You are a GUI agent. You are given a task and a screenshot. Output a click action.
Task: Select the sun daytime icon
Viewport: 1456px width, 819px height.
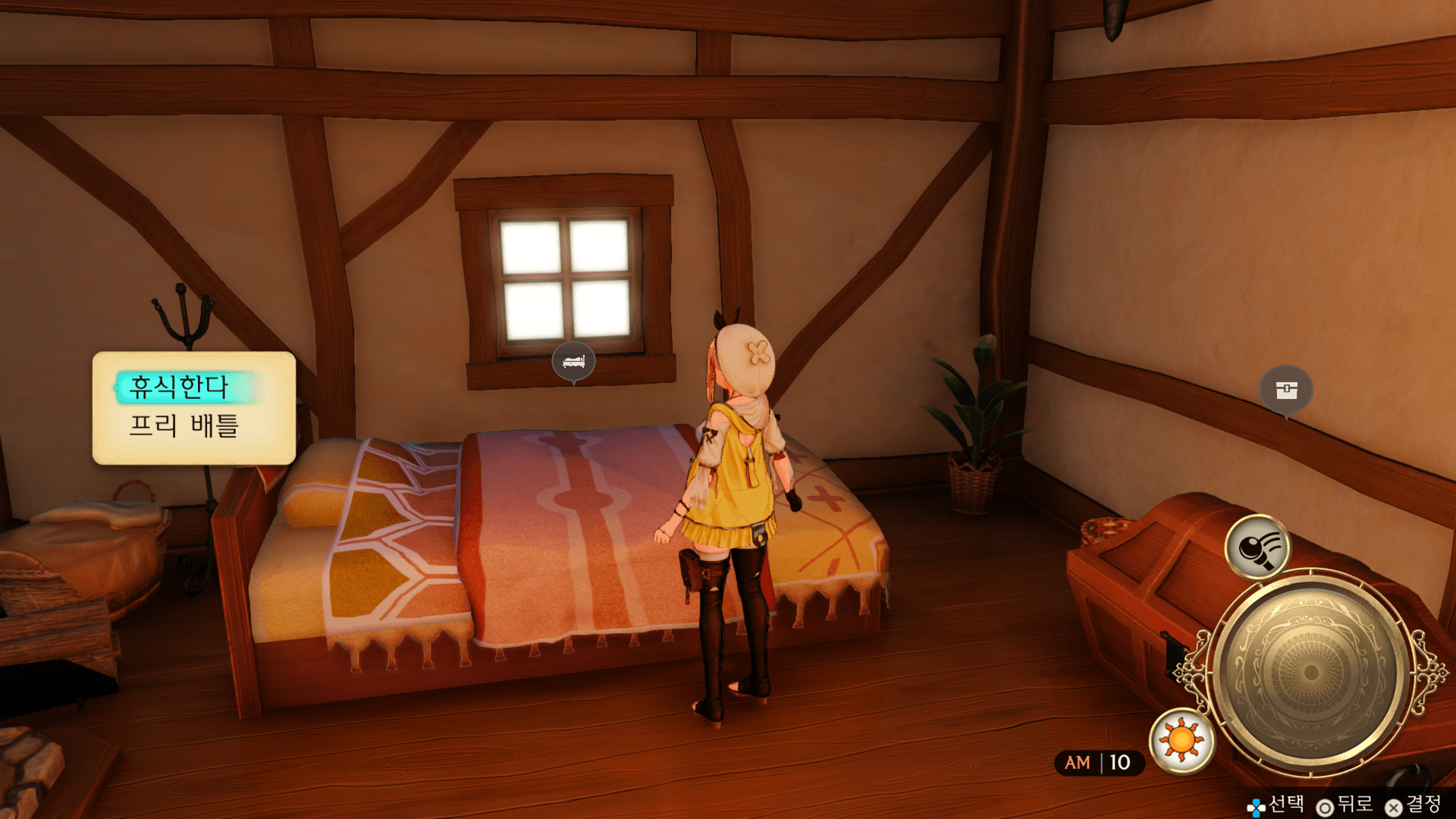coord(1181,740)
